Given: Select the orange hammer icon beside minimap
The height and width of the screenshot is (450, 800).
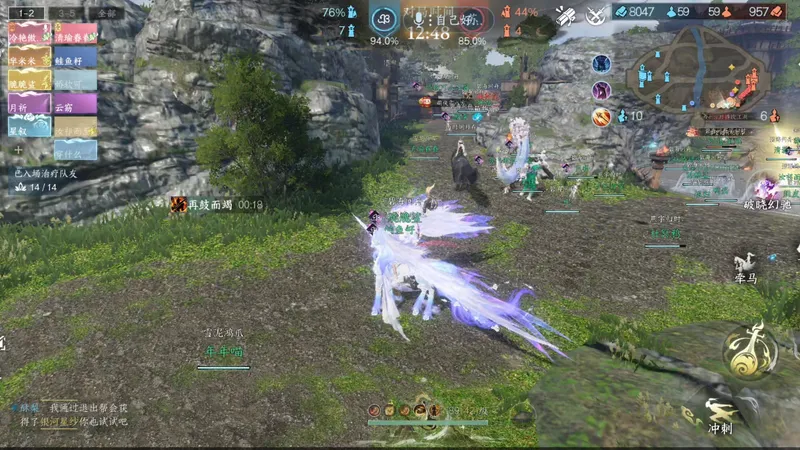Looking at the screenshot, I should click(x=601, y=117).
